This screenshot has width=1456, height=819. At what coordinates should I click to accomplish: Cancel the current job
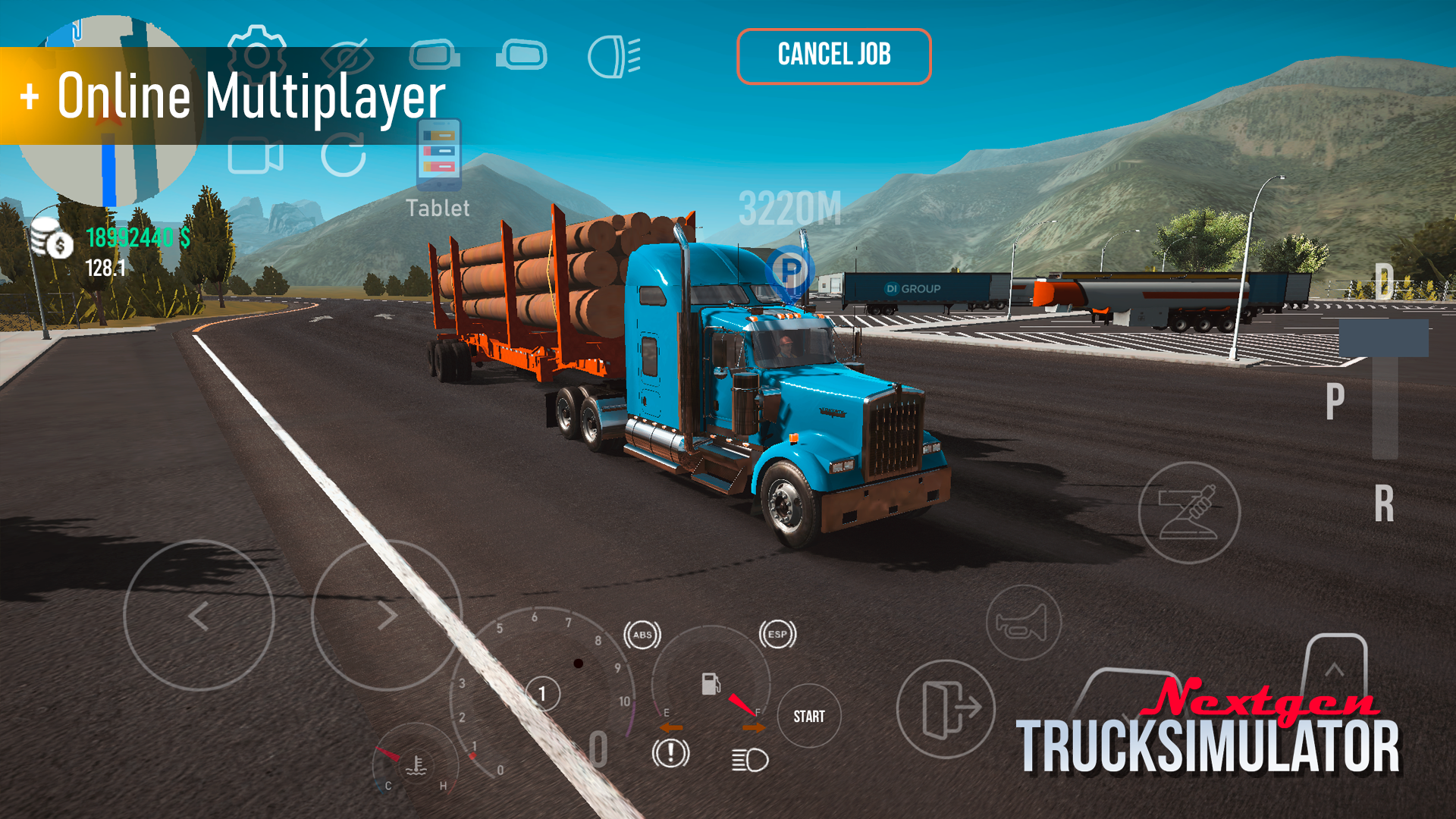coord(833,56)
